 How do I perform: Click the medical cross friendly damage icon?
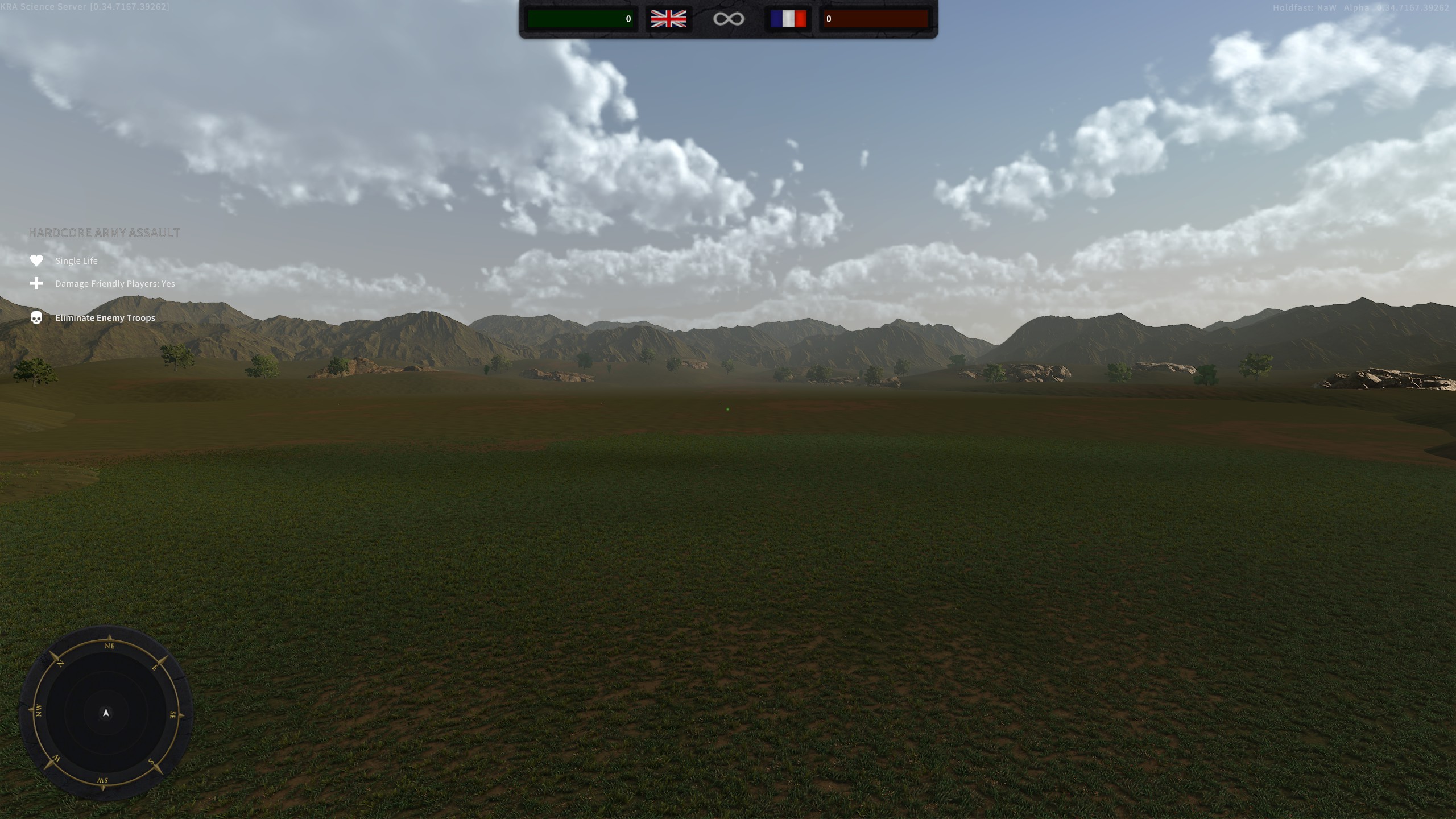click(36, 283)
